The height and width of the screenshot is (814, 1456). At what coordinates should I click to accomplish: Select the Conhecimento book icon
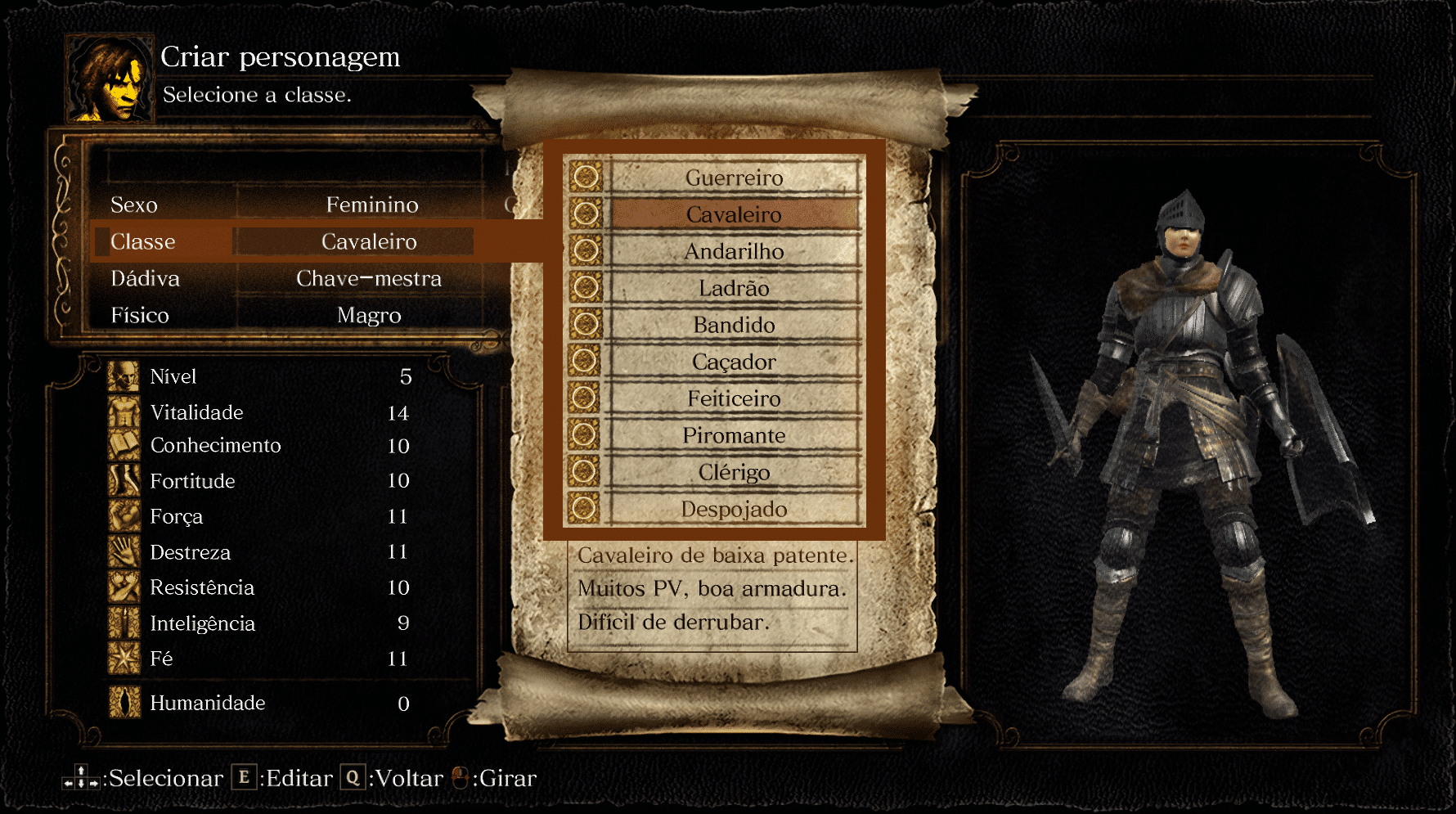[x=124, y=447]
